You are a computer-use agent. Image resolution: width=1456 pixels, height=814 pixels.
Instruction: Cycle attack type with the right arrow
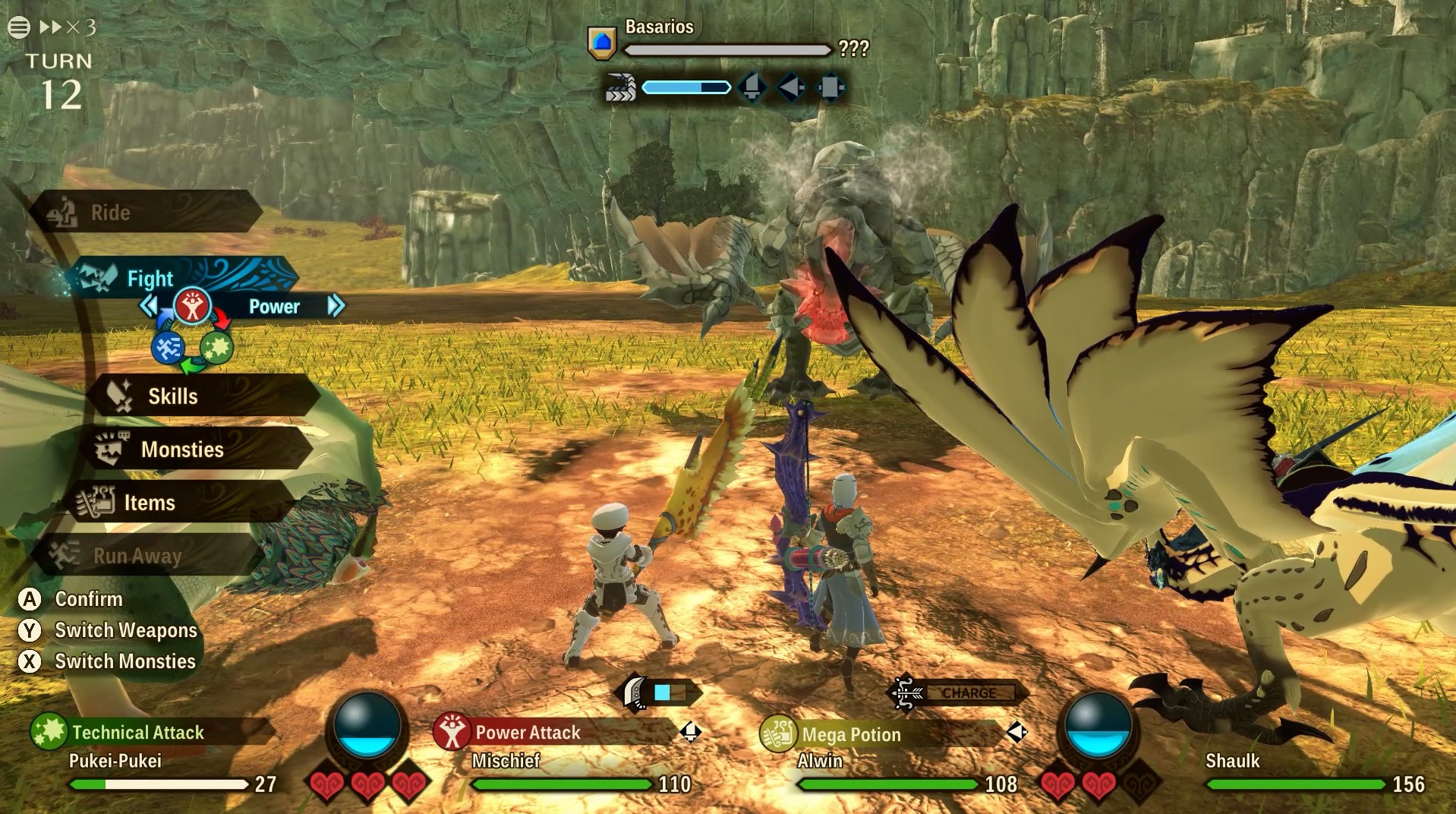coord(336,306)
